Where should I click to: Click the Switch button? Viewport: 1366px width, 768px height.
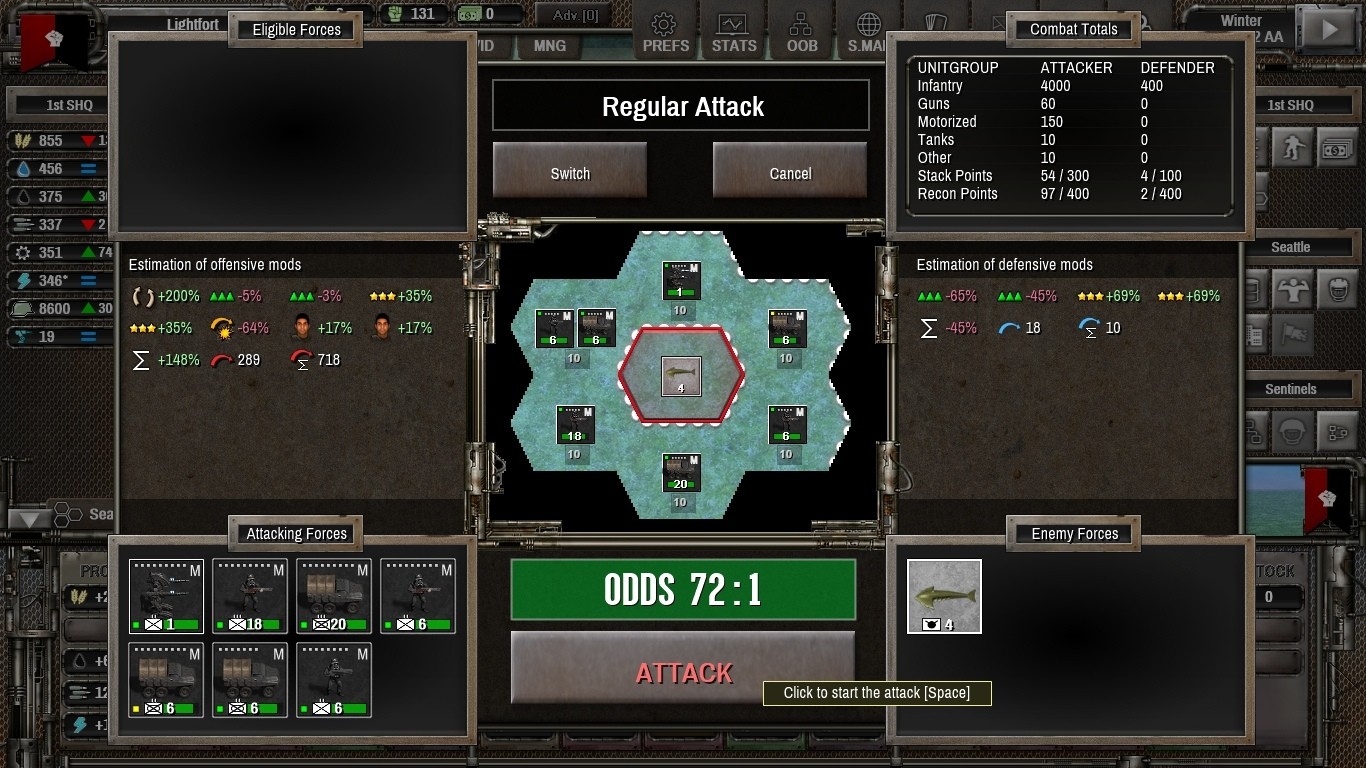[570, 174]
